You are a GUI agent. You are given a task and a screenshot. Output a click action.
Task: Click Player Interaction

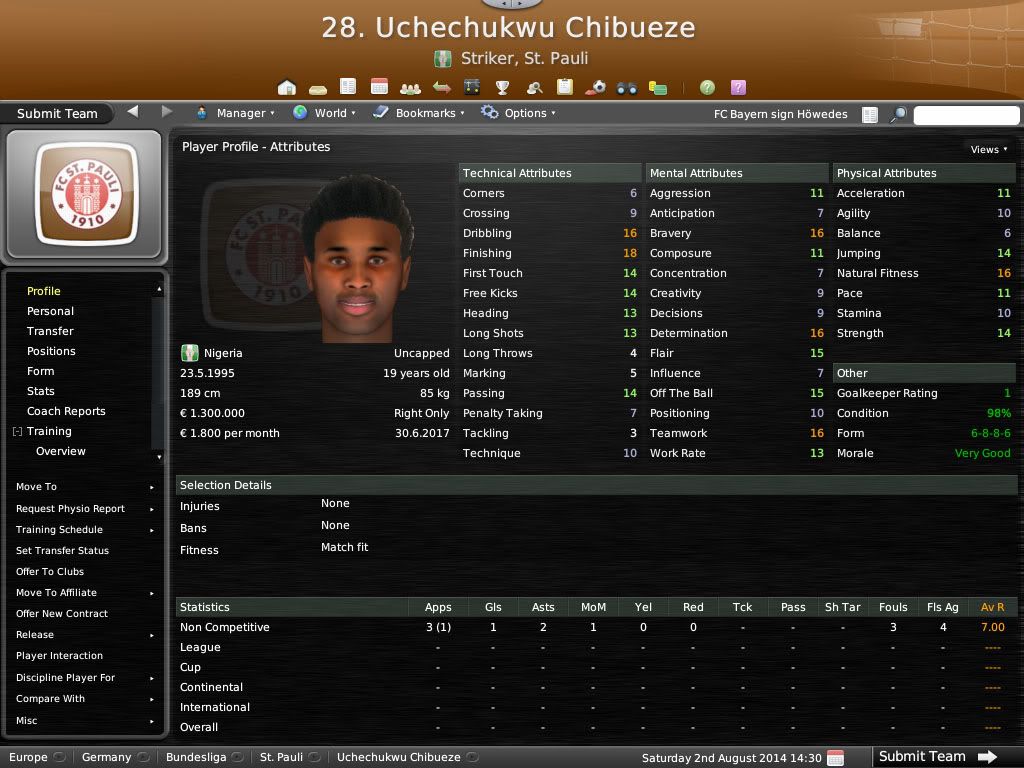59,656
